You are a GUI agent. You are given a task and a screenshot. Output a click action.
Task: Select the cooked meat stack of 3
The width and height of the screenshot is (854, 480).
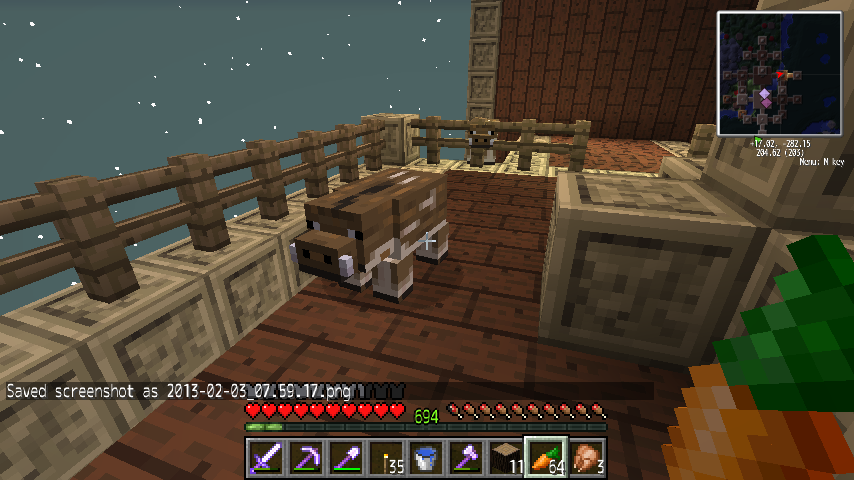coord(585,458)
